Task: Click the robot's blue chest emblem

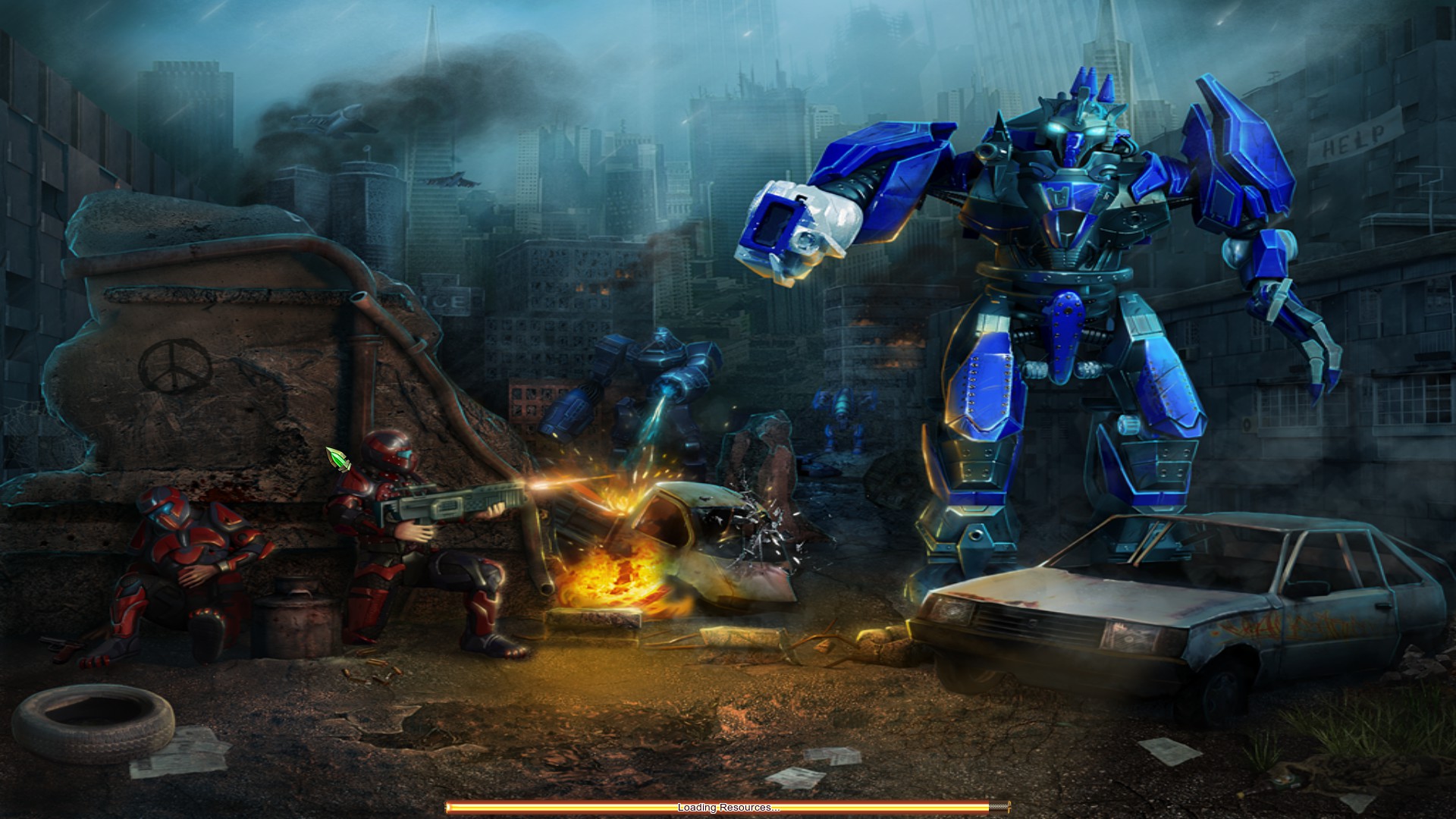Action: pos(1068,197)
